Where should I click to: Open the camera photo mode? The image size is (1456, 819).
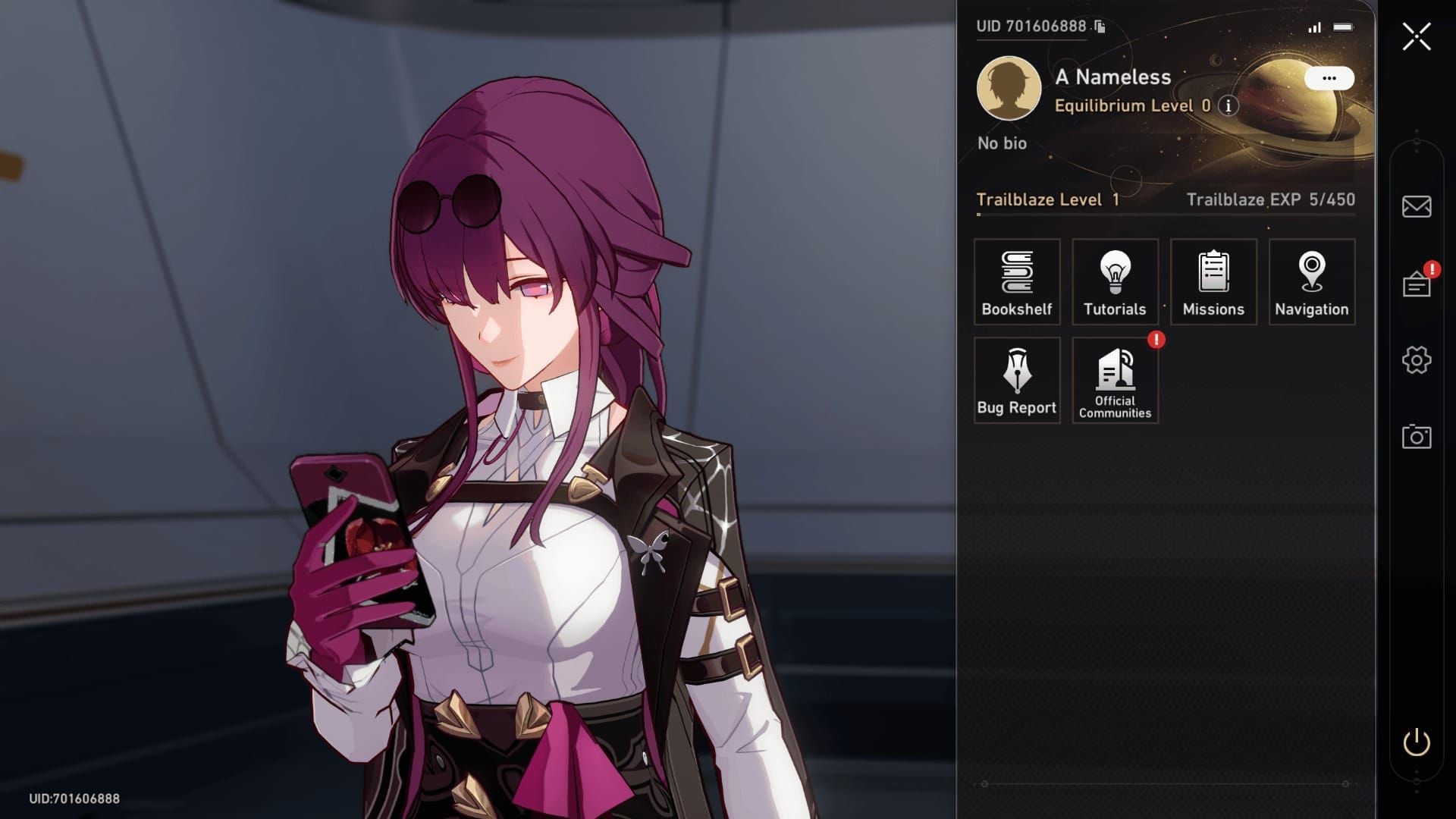click(1416, 437)
